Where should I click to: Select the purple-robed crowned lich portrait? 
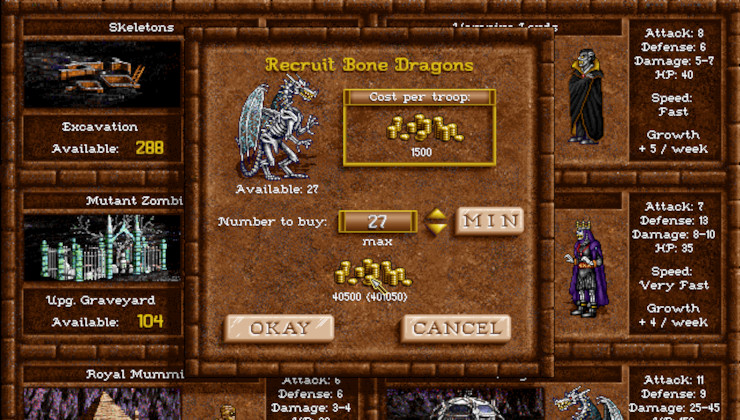(x=586, y=264)
